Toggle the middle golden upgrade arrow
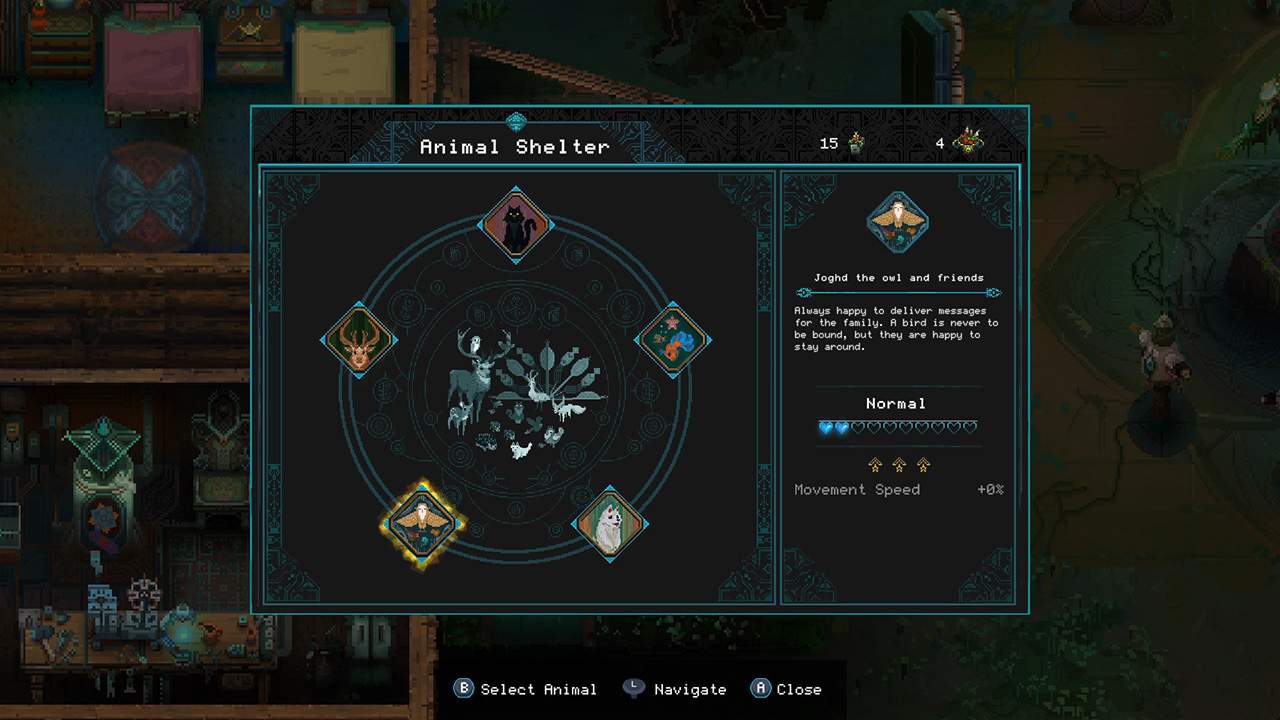The width and height of the screenshot is (1280, 720). (x=898, y=464)
